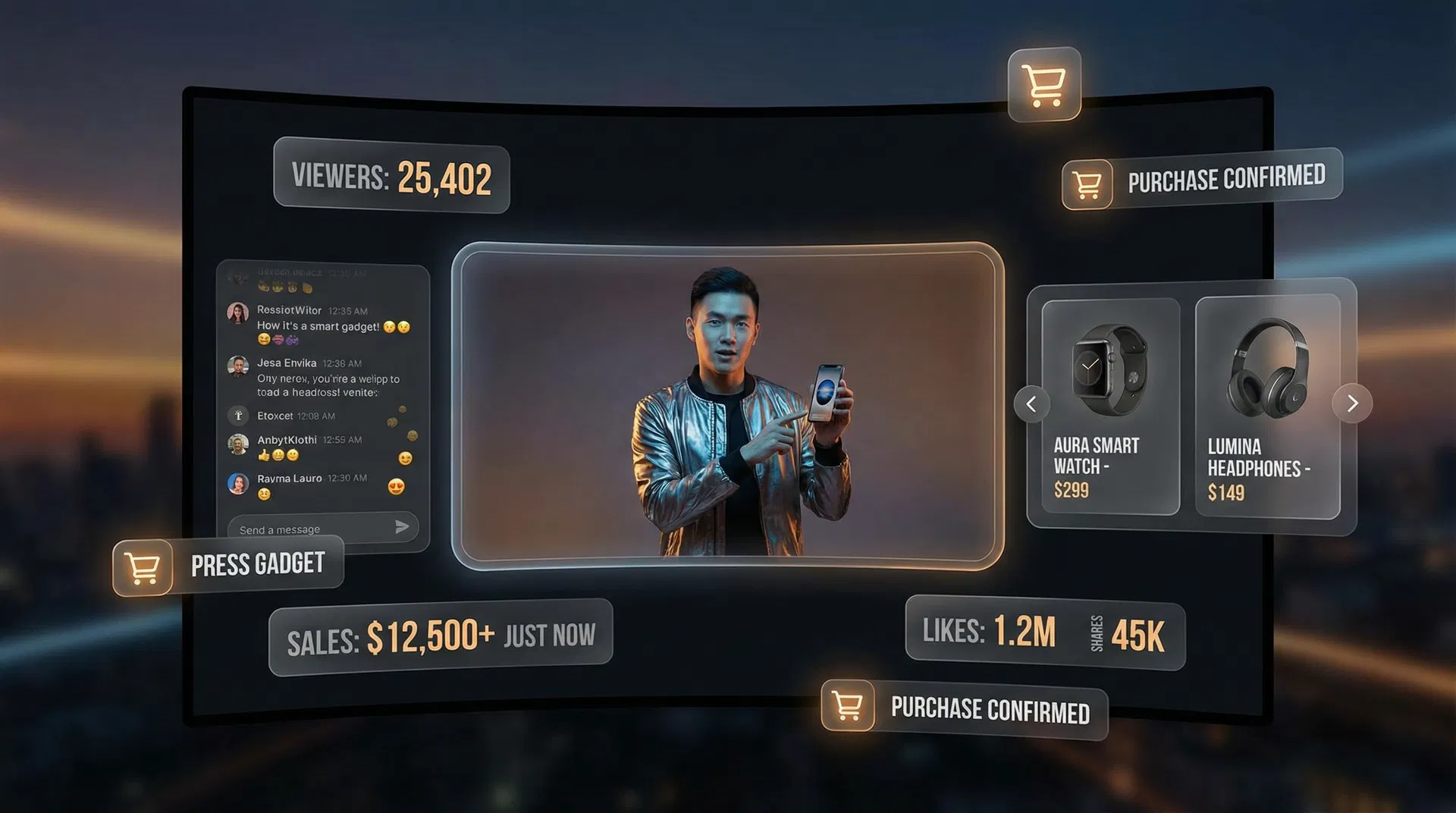This screenshot has width=1456, height=813.
Task: Open RessiotWitor's chat avatar
Action: coord(238,312)
